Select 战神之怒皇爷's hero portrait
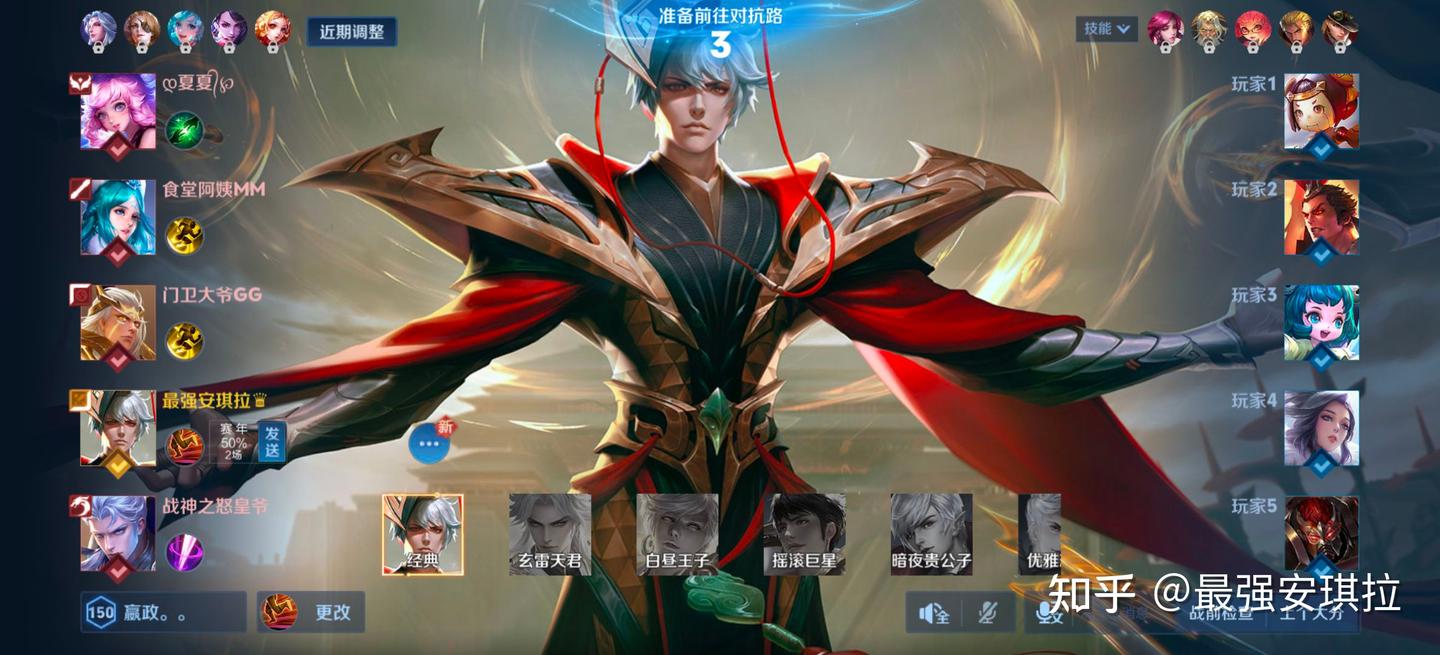1440x655 pixels. (118, 534)
